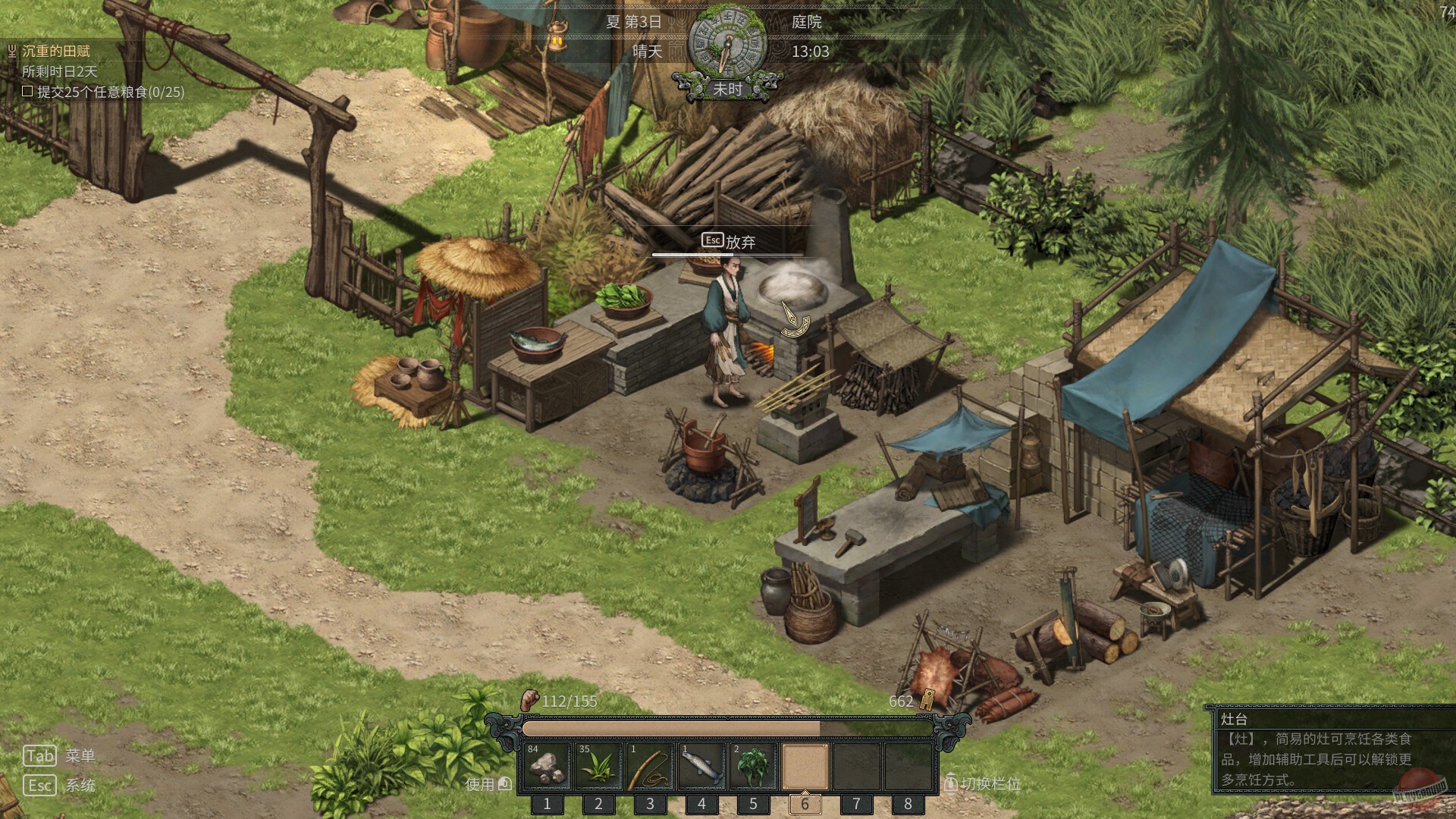1456x819 pixels.
Task: Click the 提交25个任意粮食 objective checkbox
Action: coord(28,92)
